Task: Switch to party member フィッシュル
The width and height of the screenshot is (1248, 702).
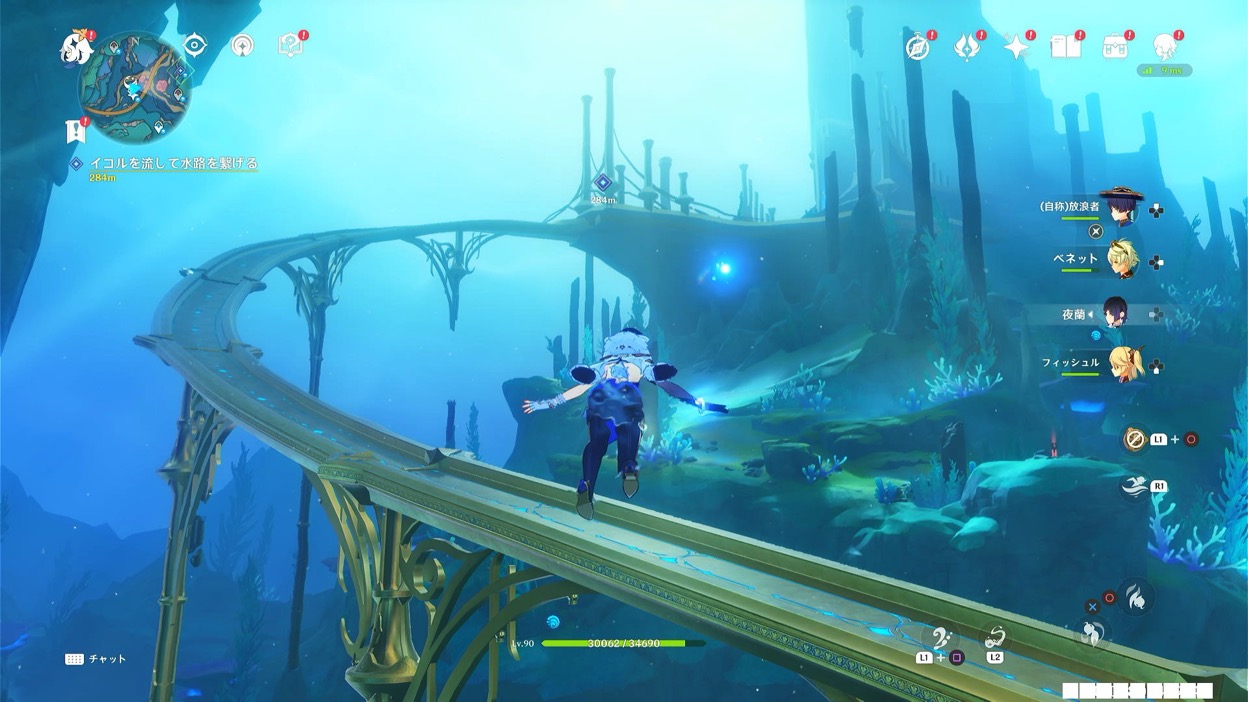Action: point(1124,364)
